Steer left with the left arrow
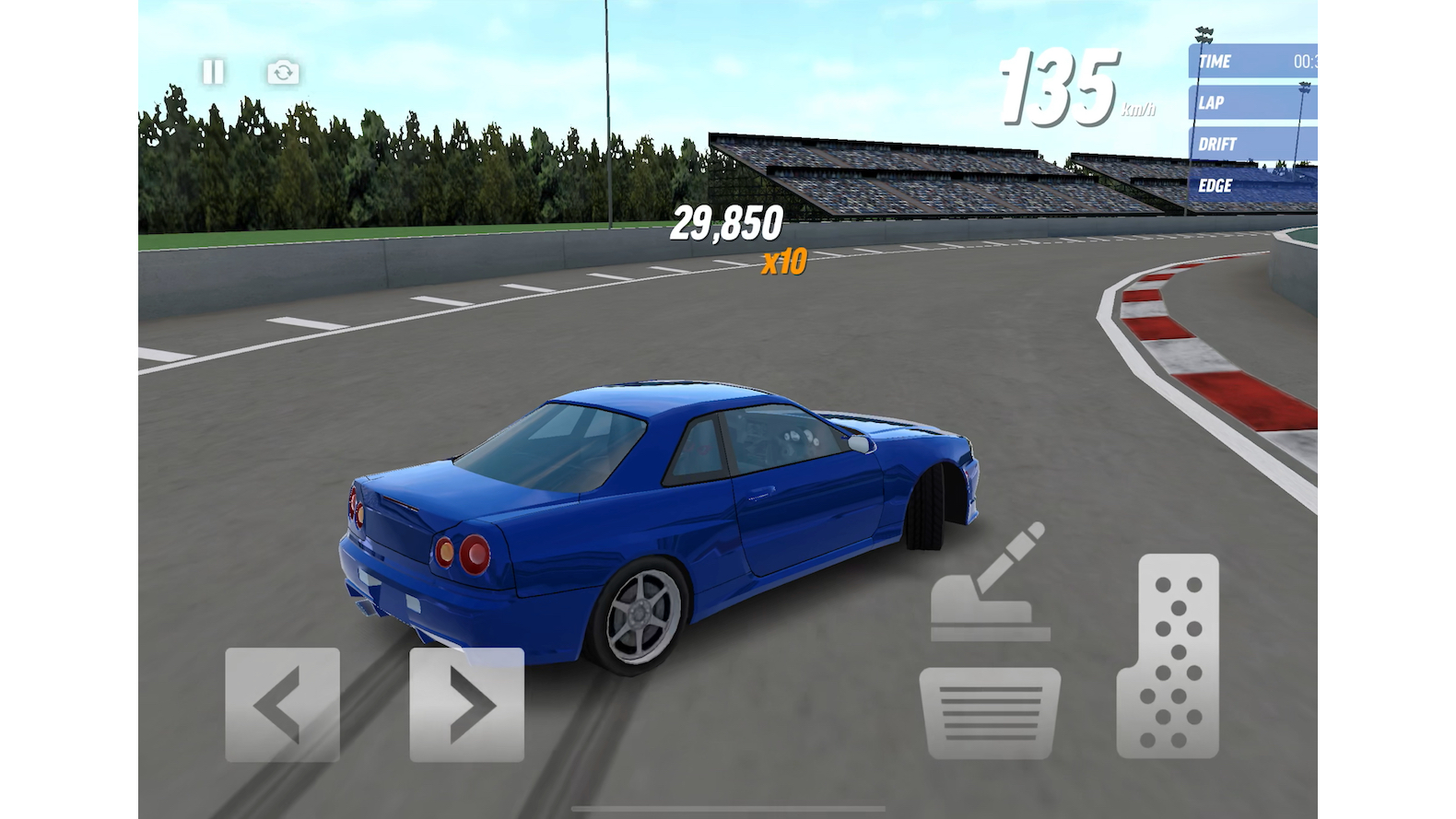Screen dimensions: 1456x819 click(282, 705)
